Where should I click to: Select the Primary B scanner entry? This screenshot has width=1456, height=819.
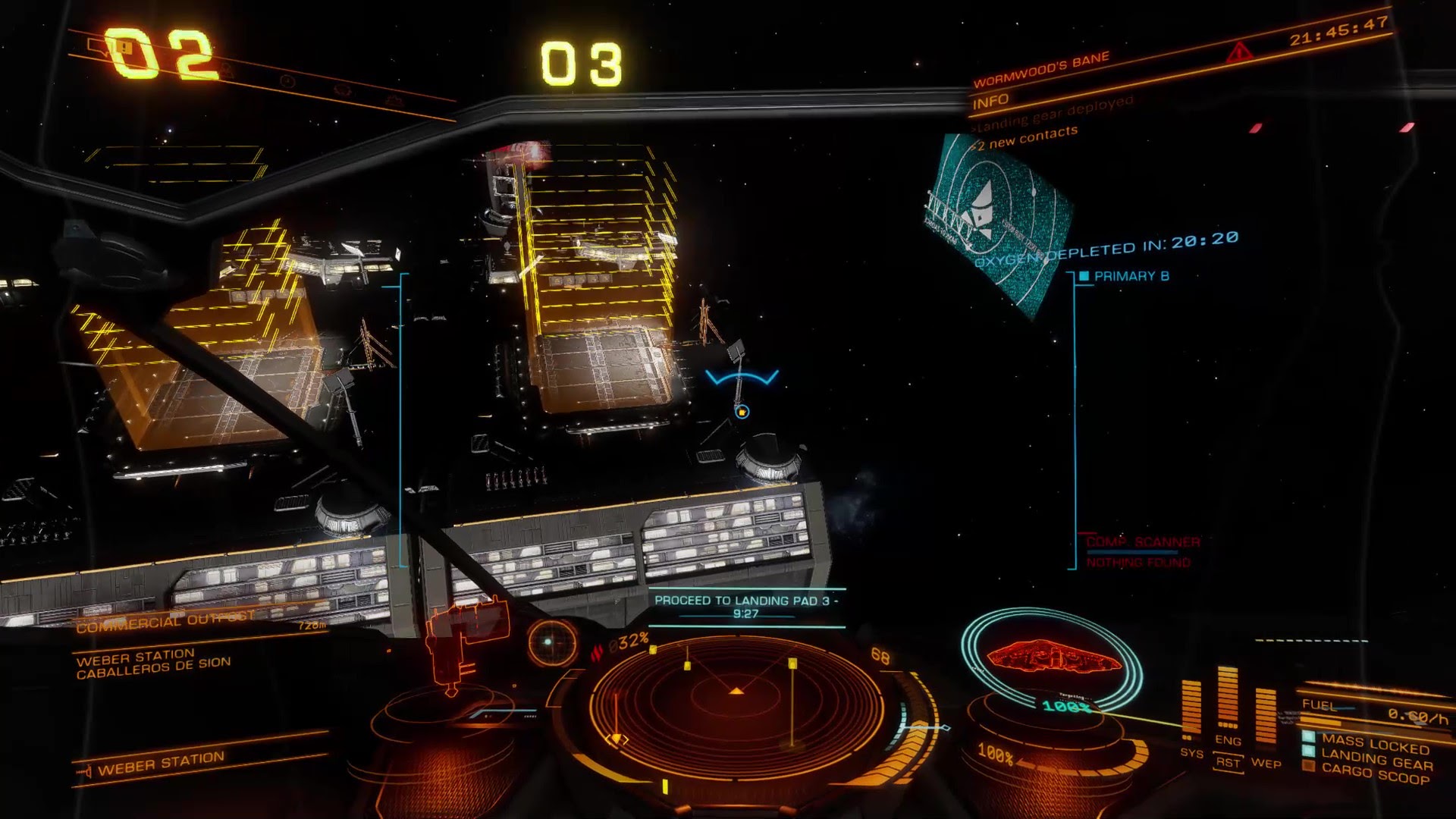[1130, 276]
